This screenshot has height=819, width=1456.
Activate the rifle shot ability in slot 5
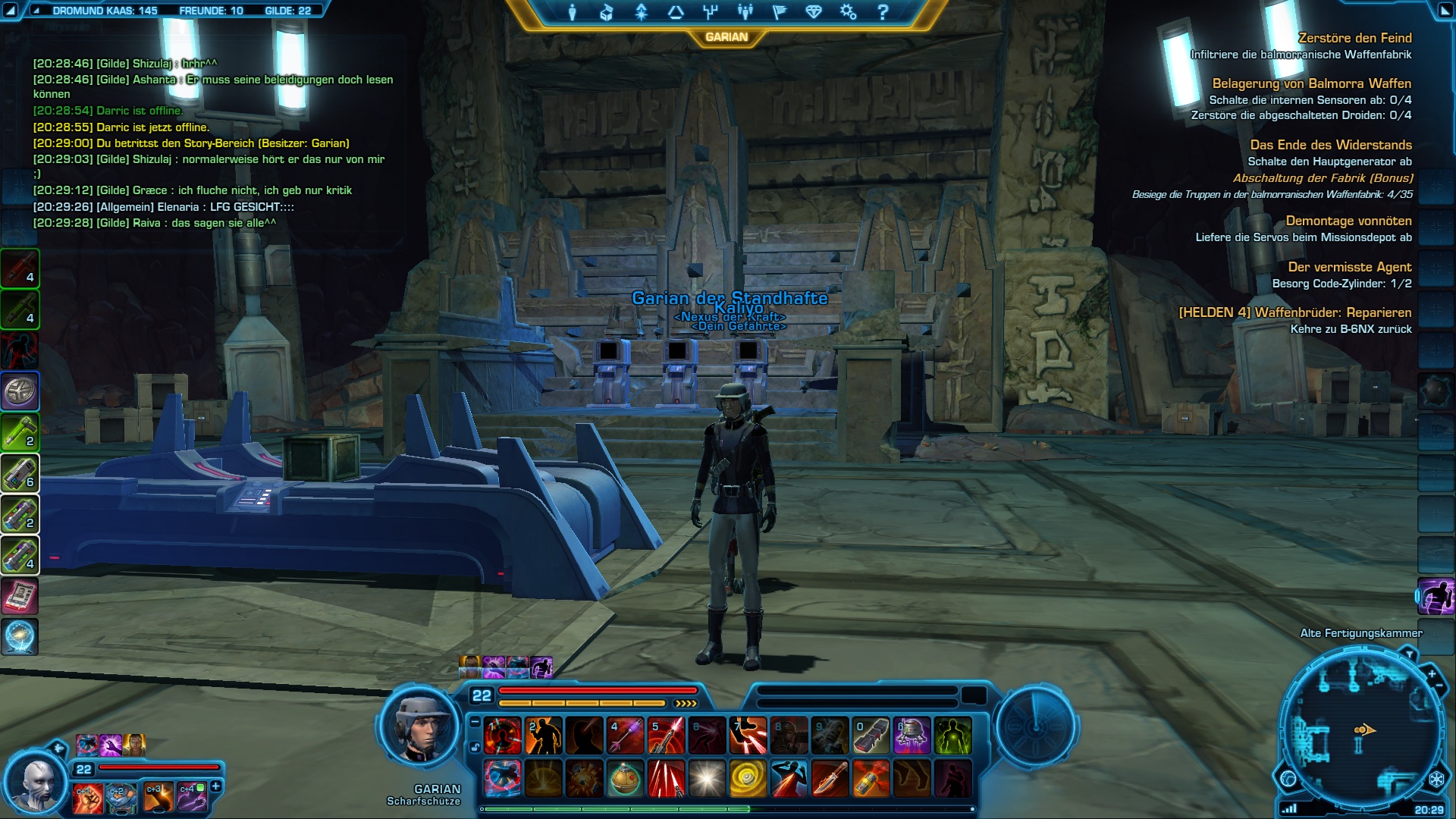coord(667,736)
